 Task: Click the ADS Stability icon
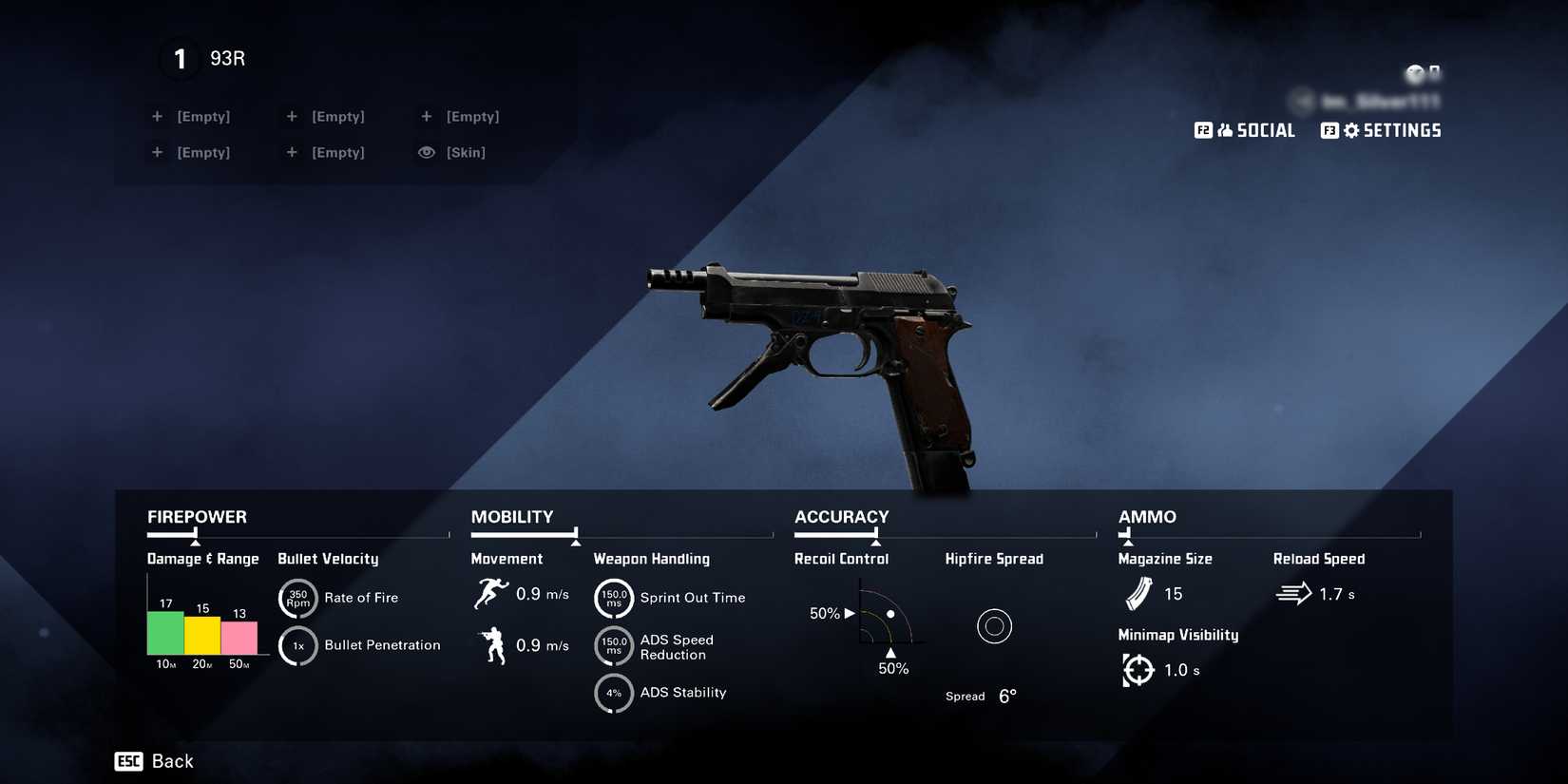[x=614, y=694]
